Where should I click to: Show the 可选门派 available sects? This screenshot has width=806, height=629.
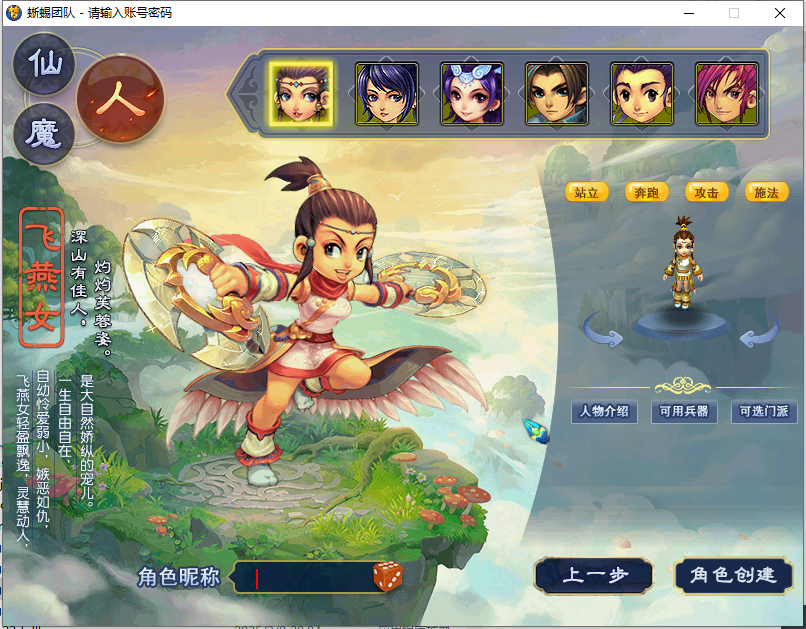pyautogui.click(x=763, y=411)
